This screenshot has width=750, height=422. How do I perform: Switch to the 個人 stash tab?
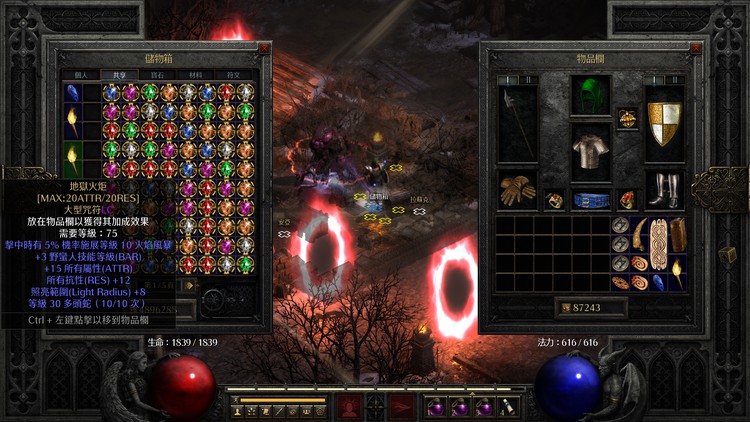pos(81,75)
